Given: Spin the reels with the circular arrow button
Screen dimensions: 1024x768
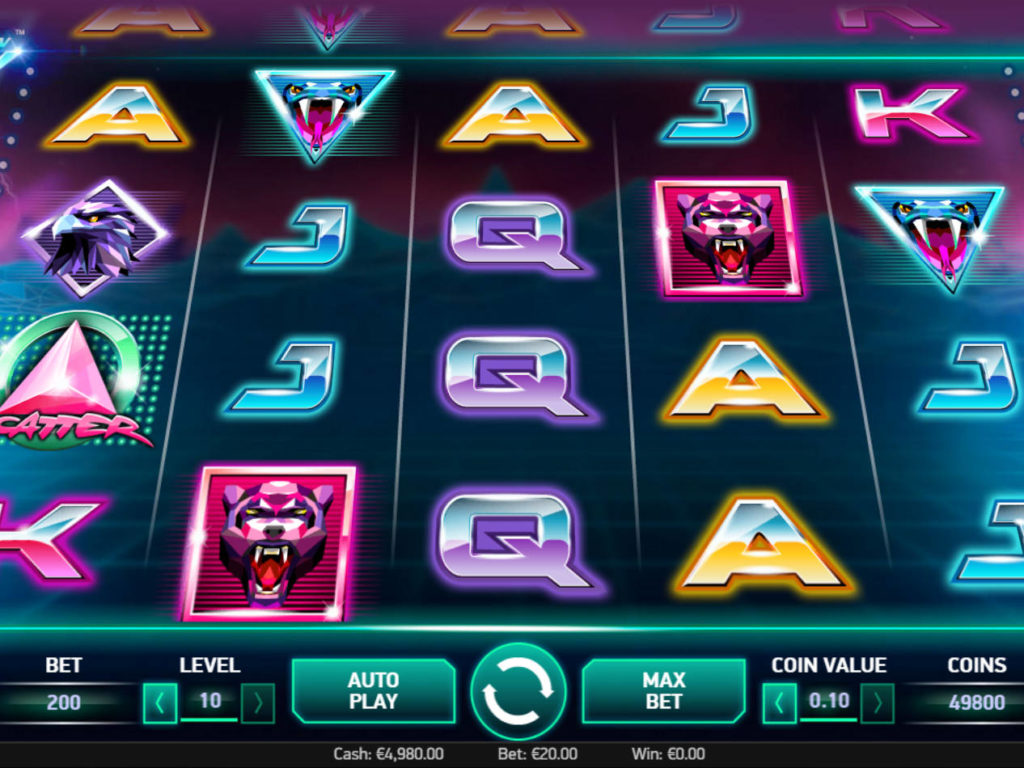Looking at the screenshot, I should click(518, 691).
